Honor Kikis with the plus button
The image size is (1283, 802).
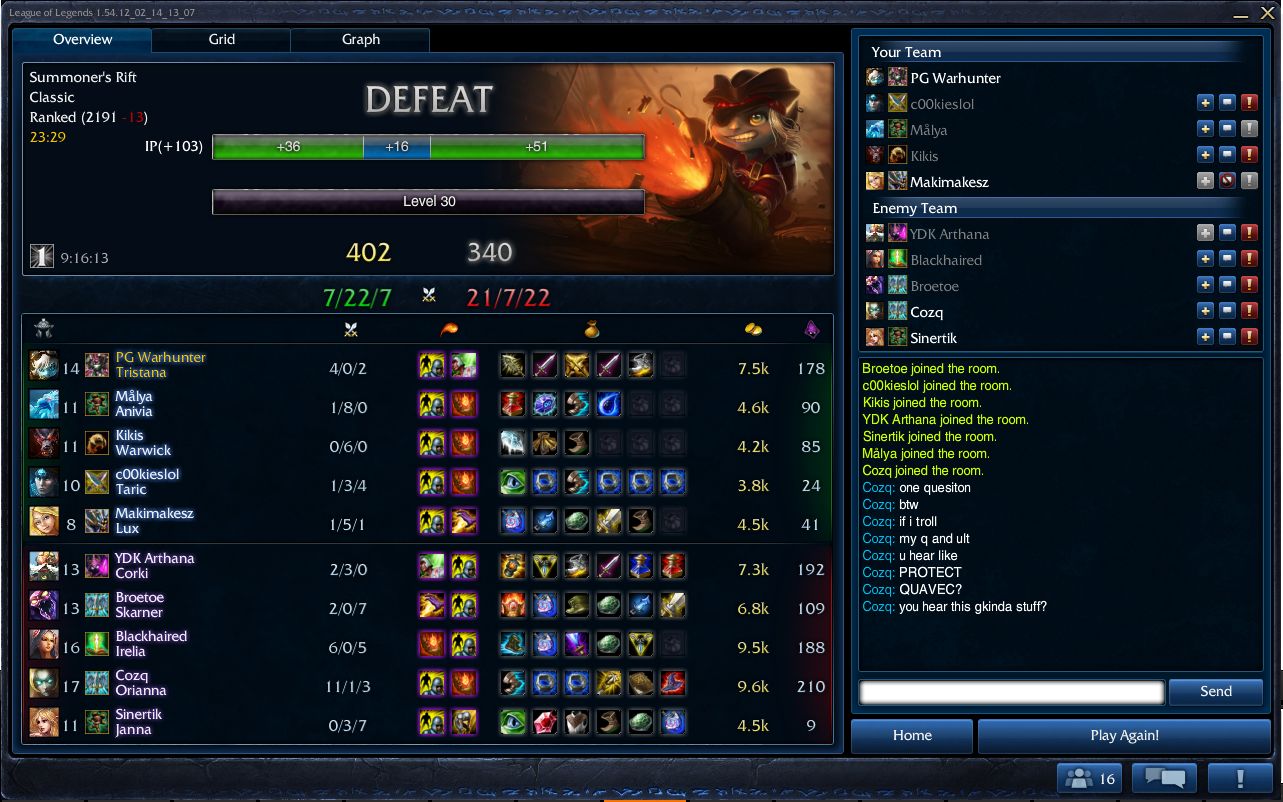(1206, 155)
